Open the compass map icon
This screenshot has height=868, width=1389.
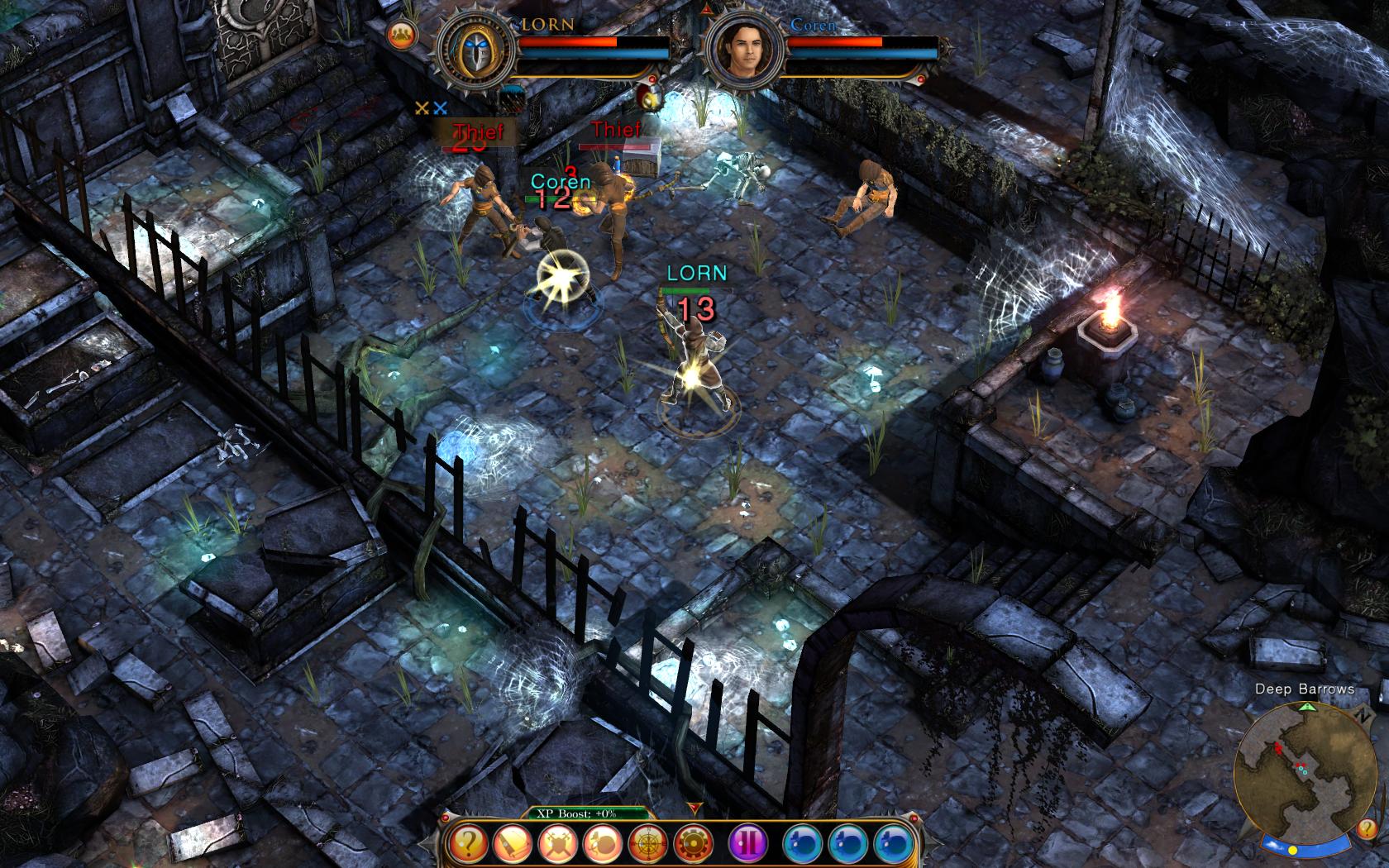pos(648,844)
